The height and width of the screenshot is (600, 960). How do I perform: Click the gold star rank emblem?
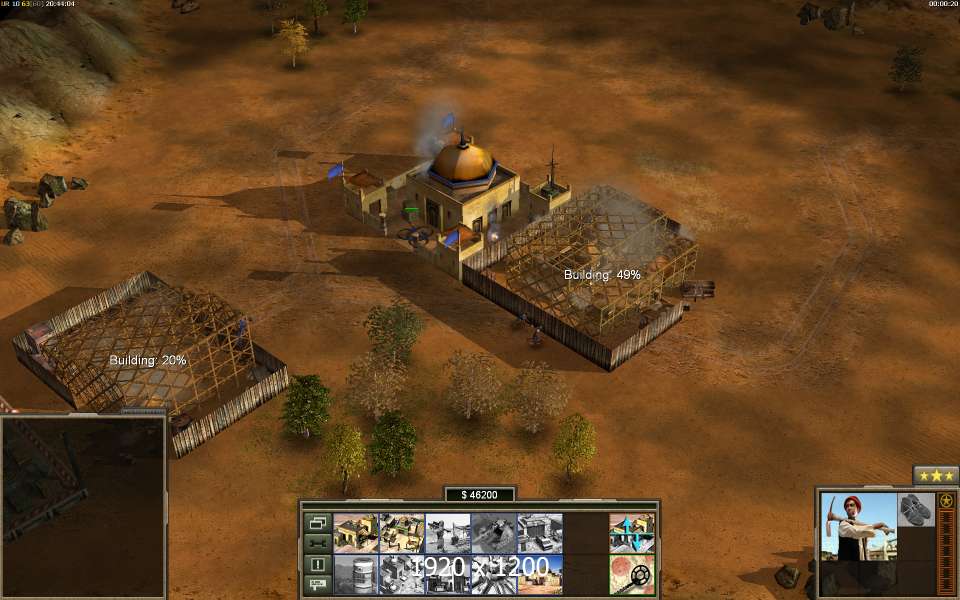click(x=946, y=501)
